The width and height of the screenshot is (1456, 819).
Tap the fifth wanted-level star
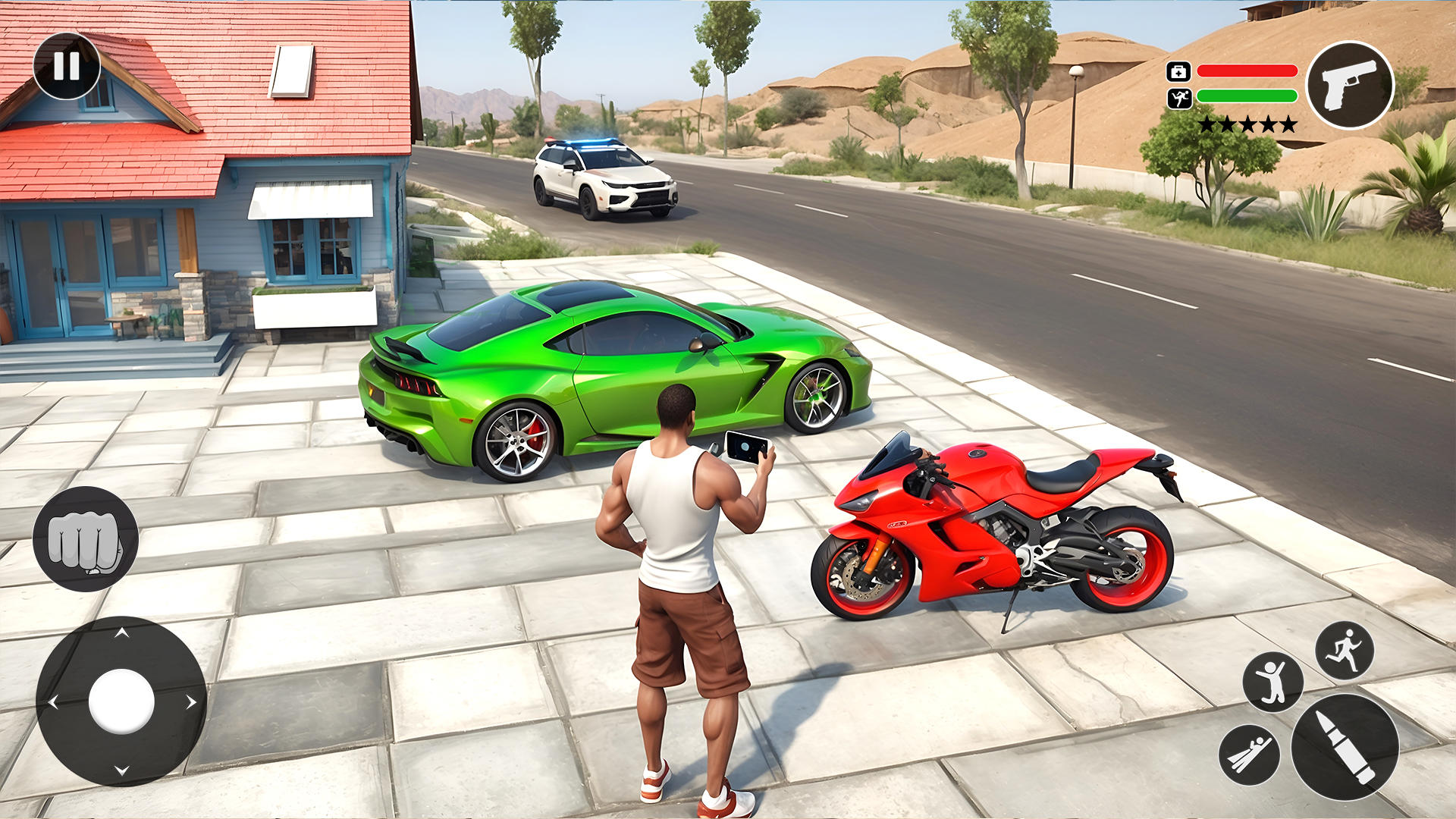(1287, 122)
